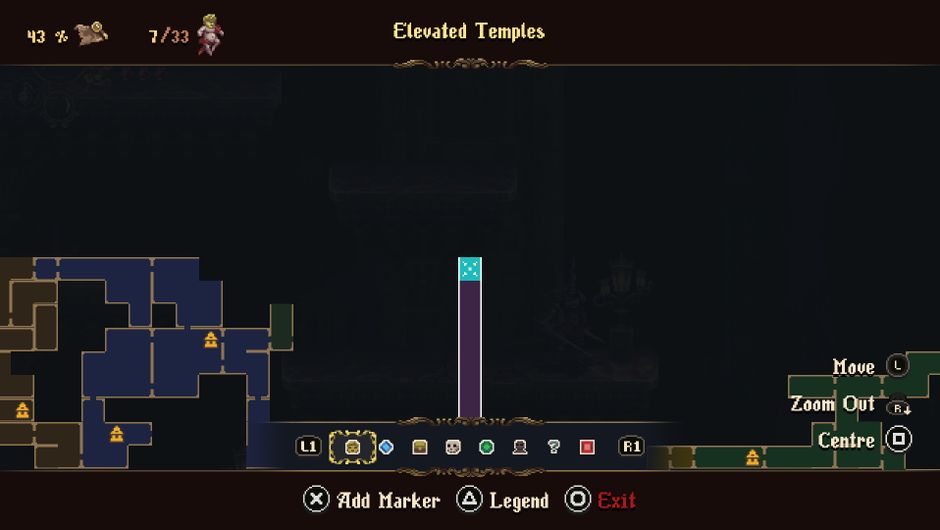Exit the map screen
This screenshot has height=530, width=940.
click(x=601, y=500)
